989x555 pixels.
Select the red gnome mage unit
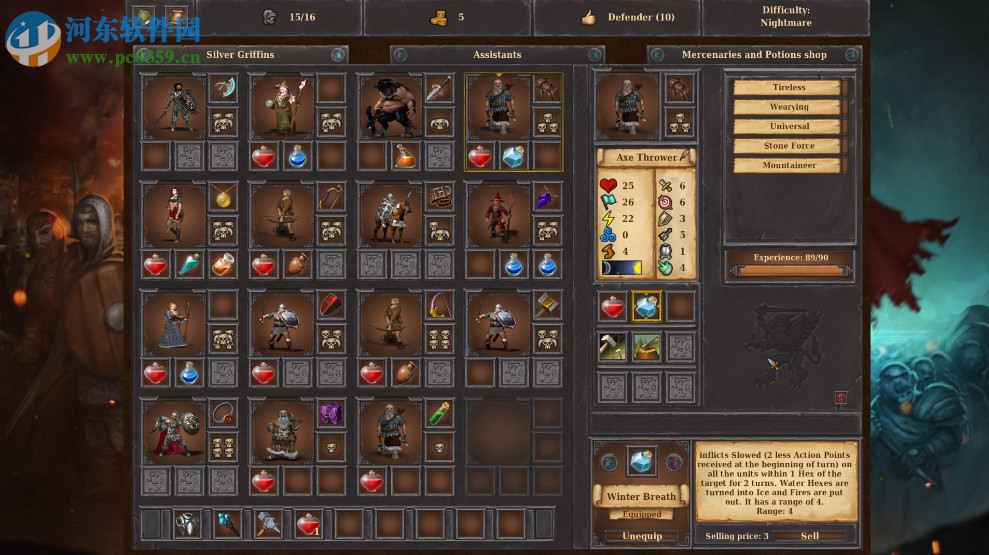coord(497,214)
